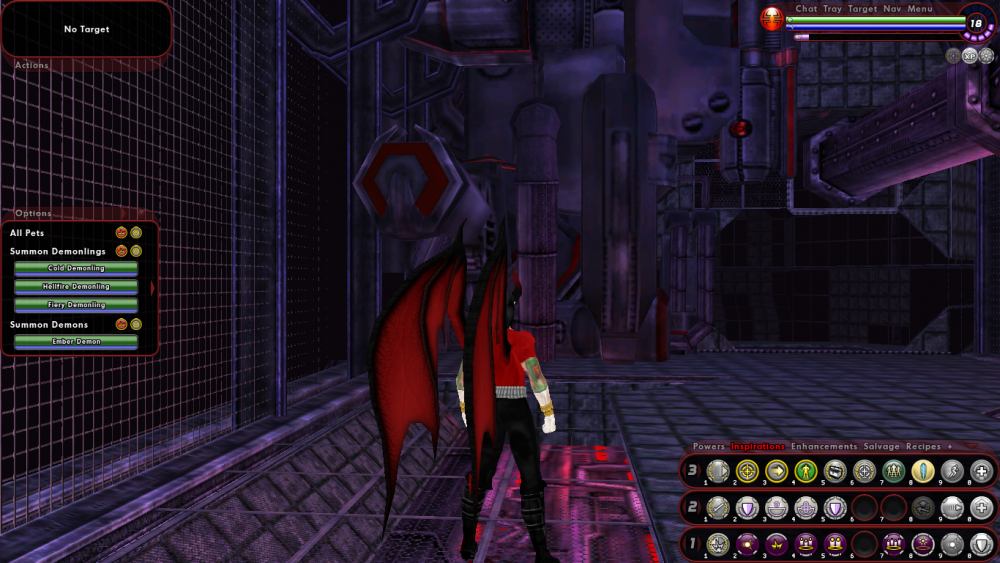The width and height of the screenshot is (1000, 563).
Task: Select the Ember Demon pet
Action: (x=76, y=341)
